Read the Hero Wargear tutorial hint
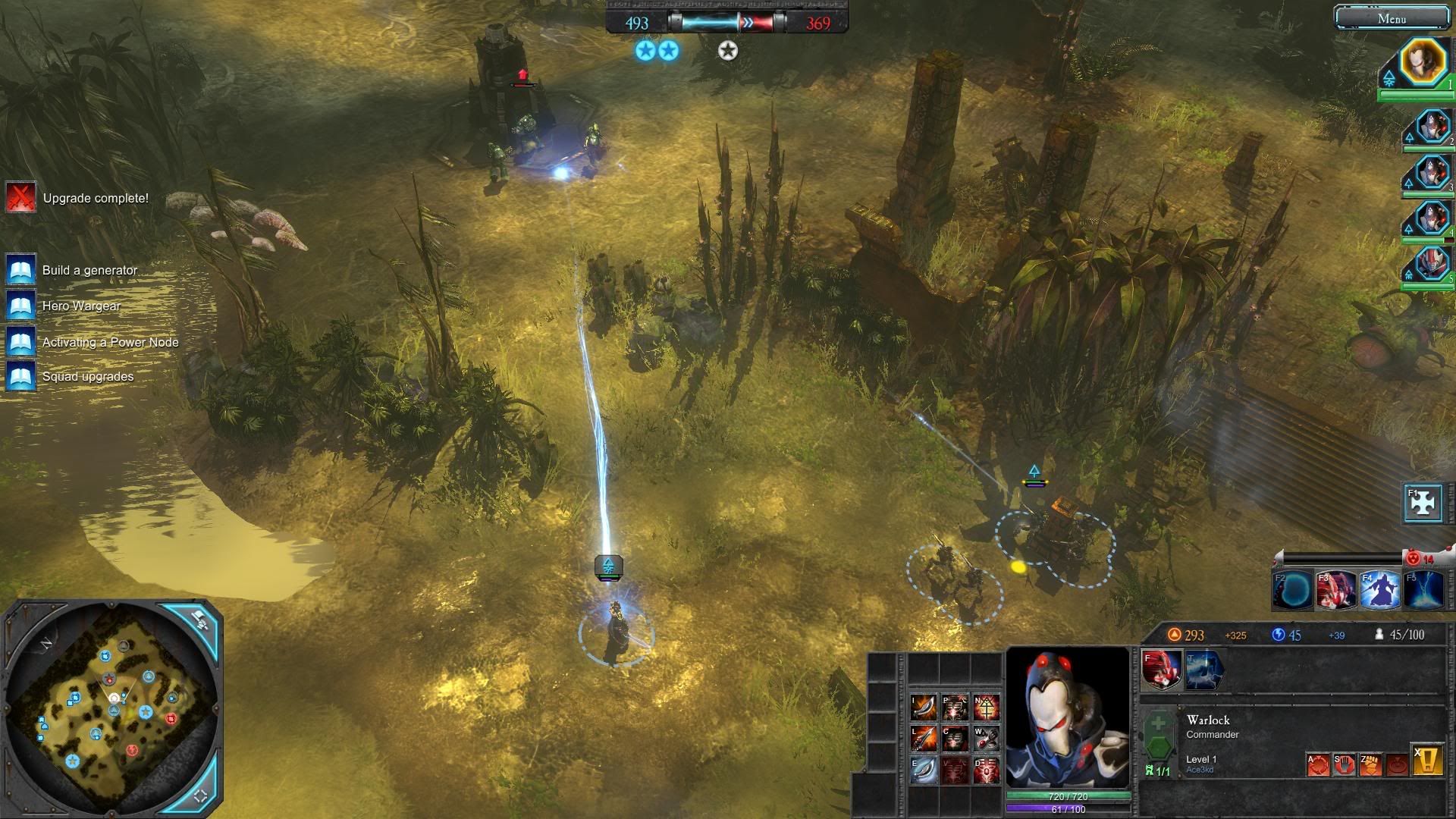The width and height of the screenshot is (1456, 819). click(x=20, y=306)
